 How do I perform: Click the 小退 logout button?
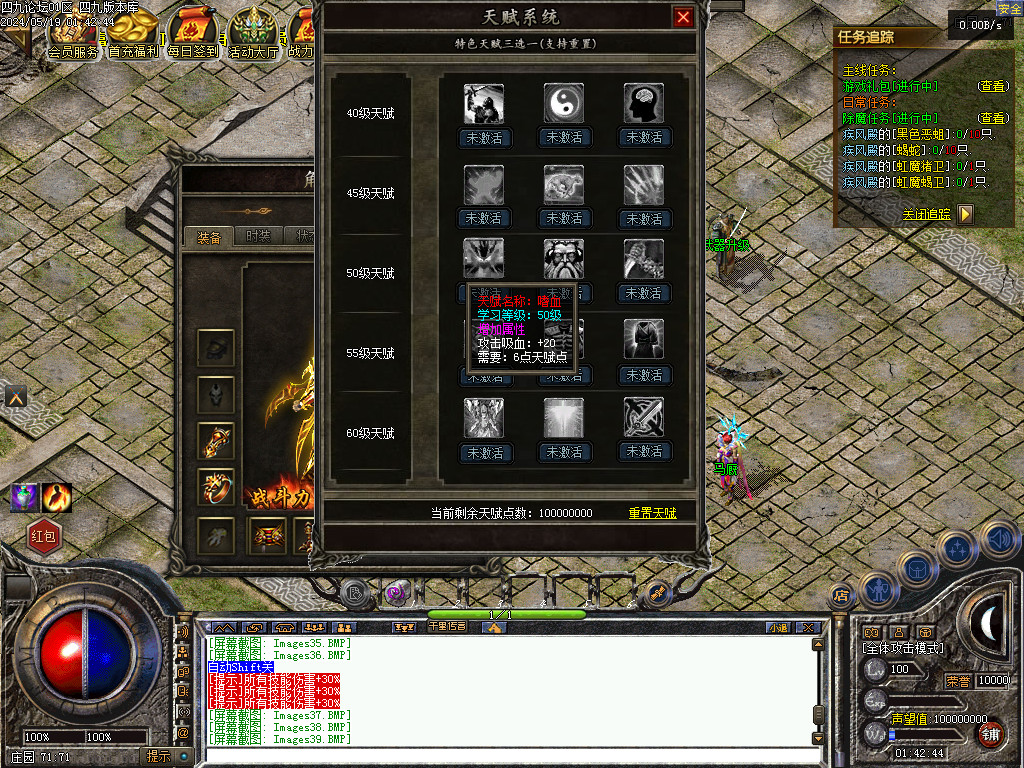778,627
